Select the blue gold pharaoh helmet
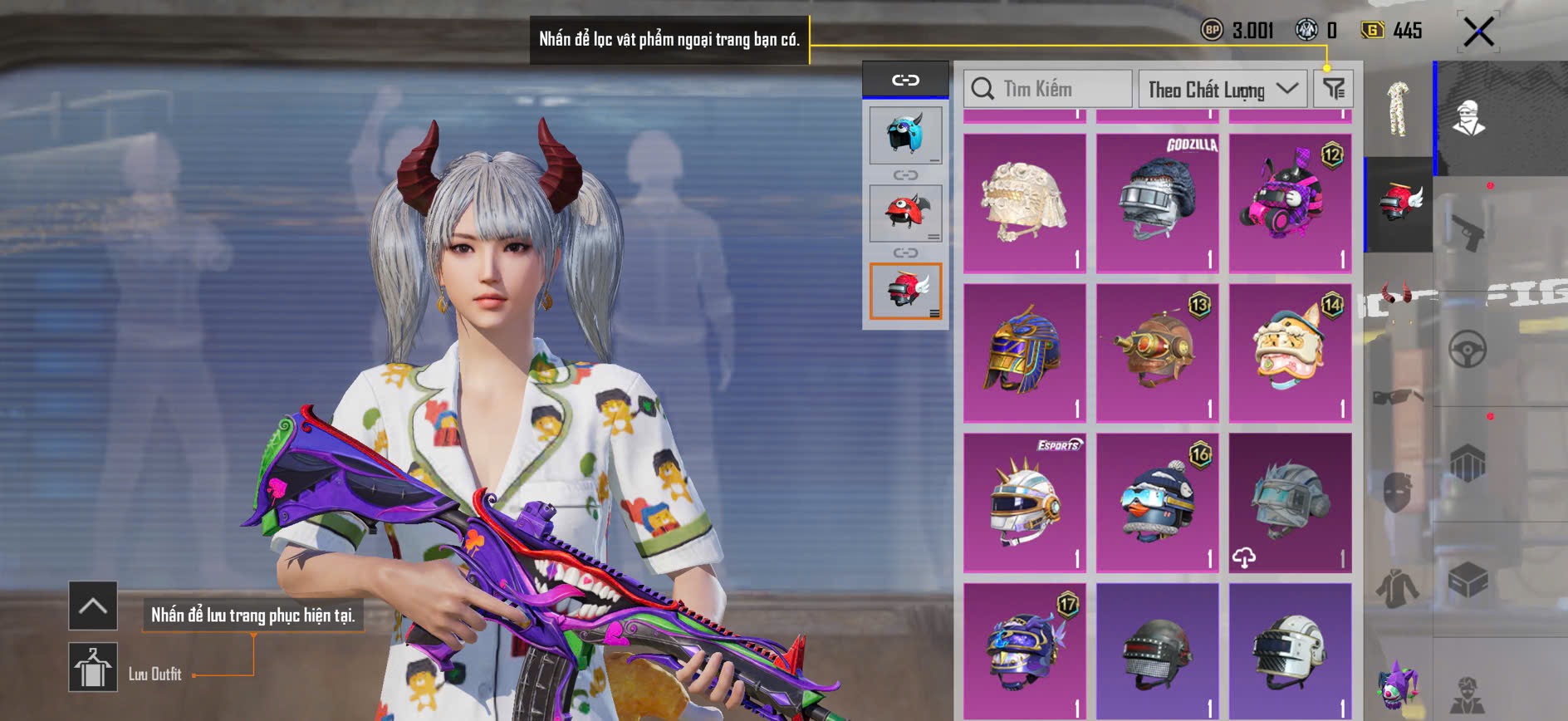This screenshot has width=1568, height=721. [x=1024, y=353]
